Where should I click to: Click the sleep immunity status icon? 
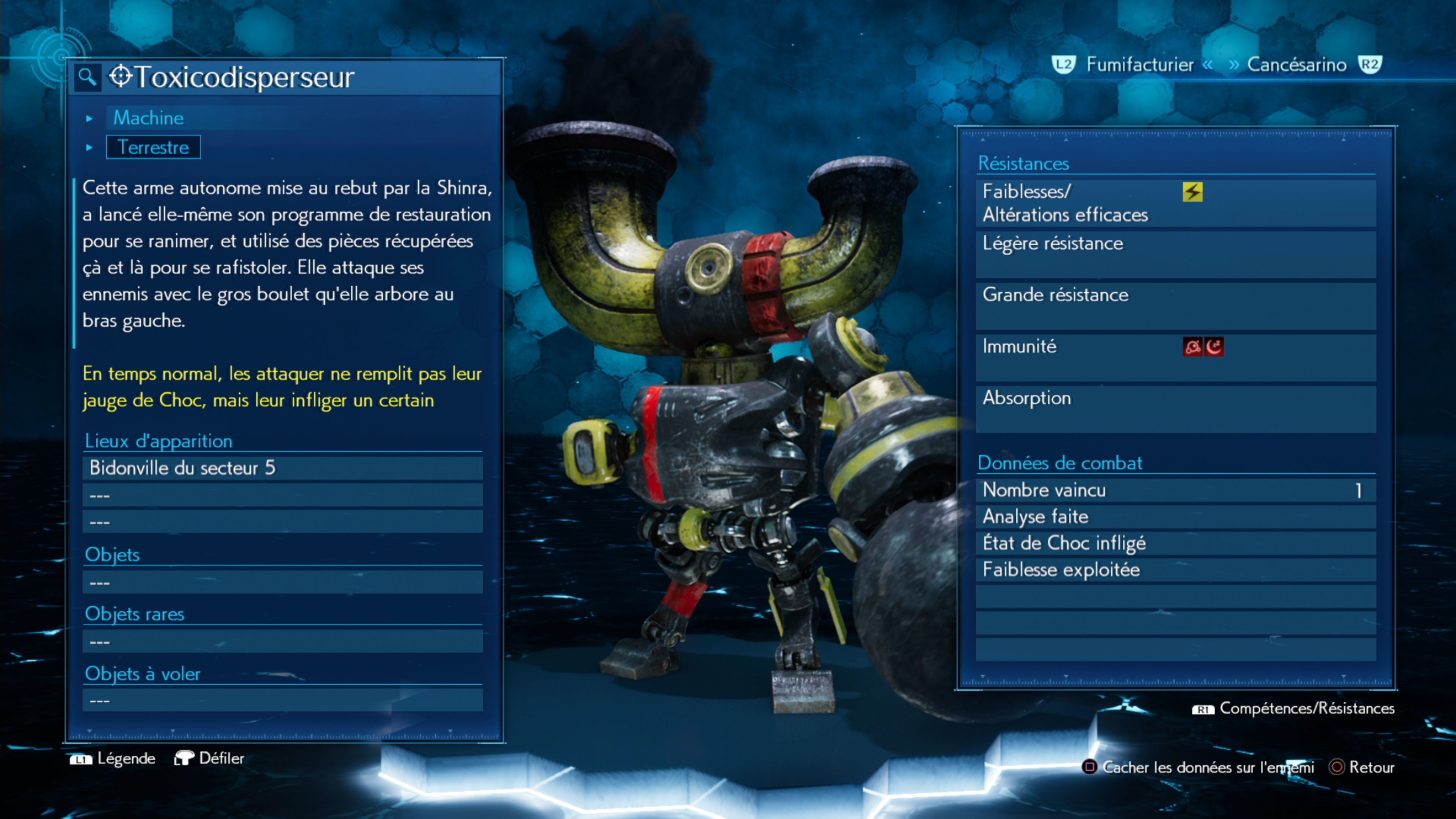tap(1214, 347)
